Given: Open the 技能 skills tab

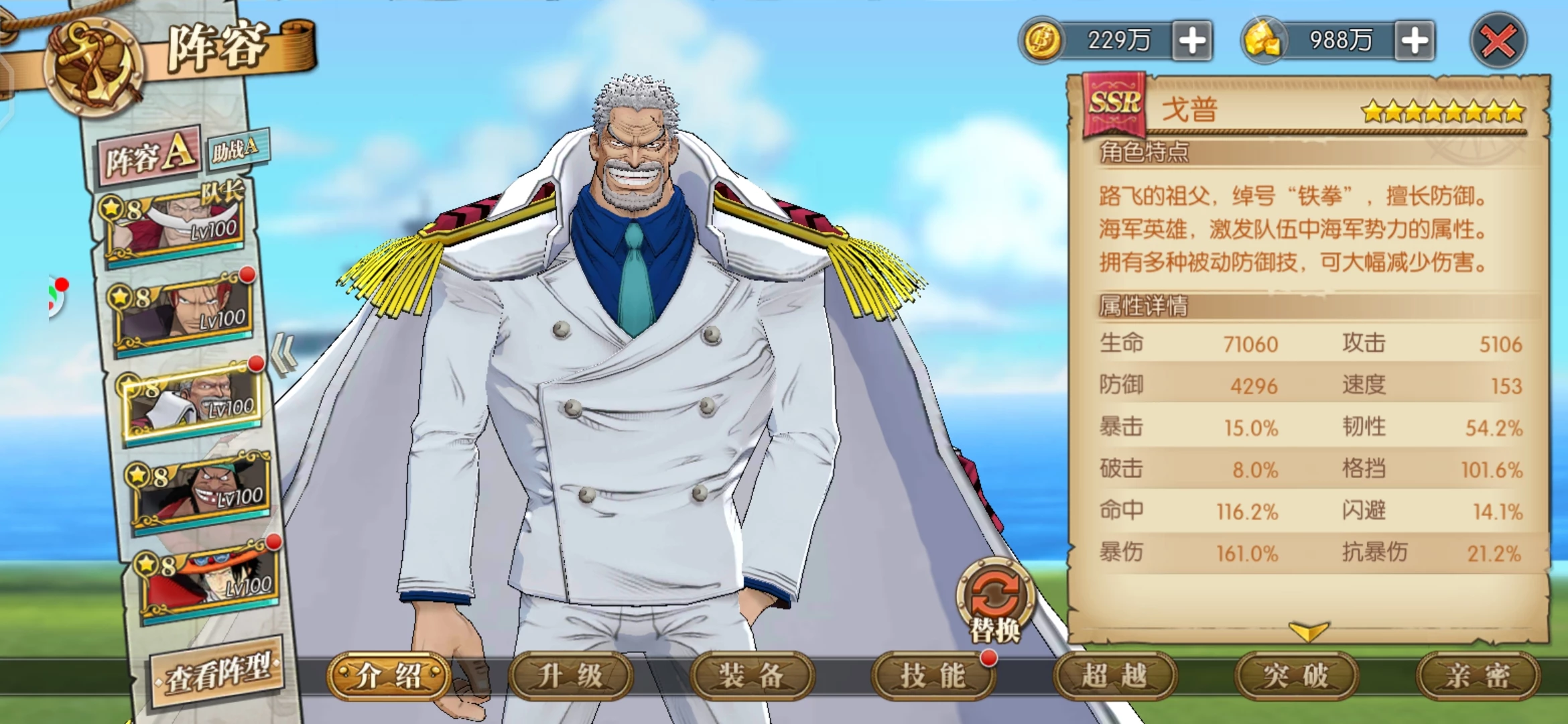Looking at the screenshot, I should tap(933, 676).
